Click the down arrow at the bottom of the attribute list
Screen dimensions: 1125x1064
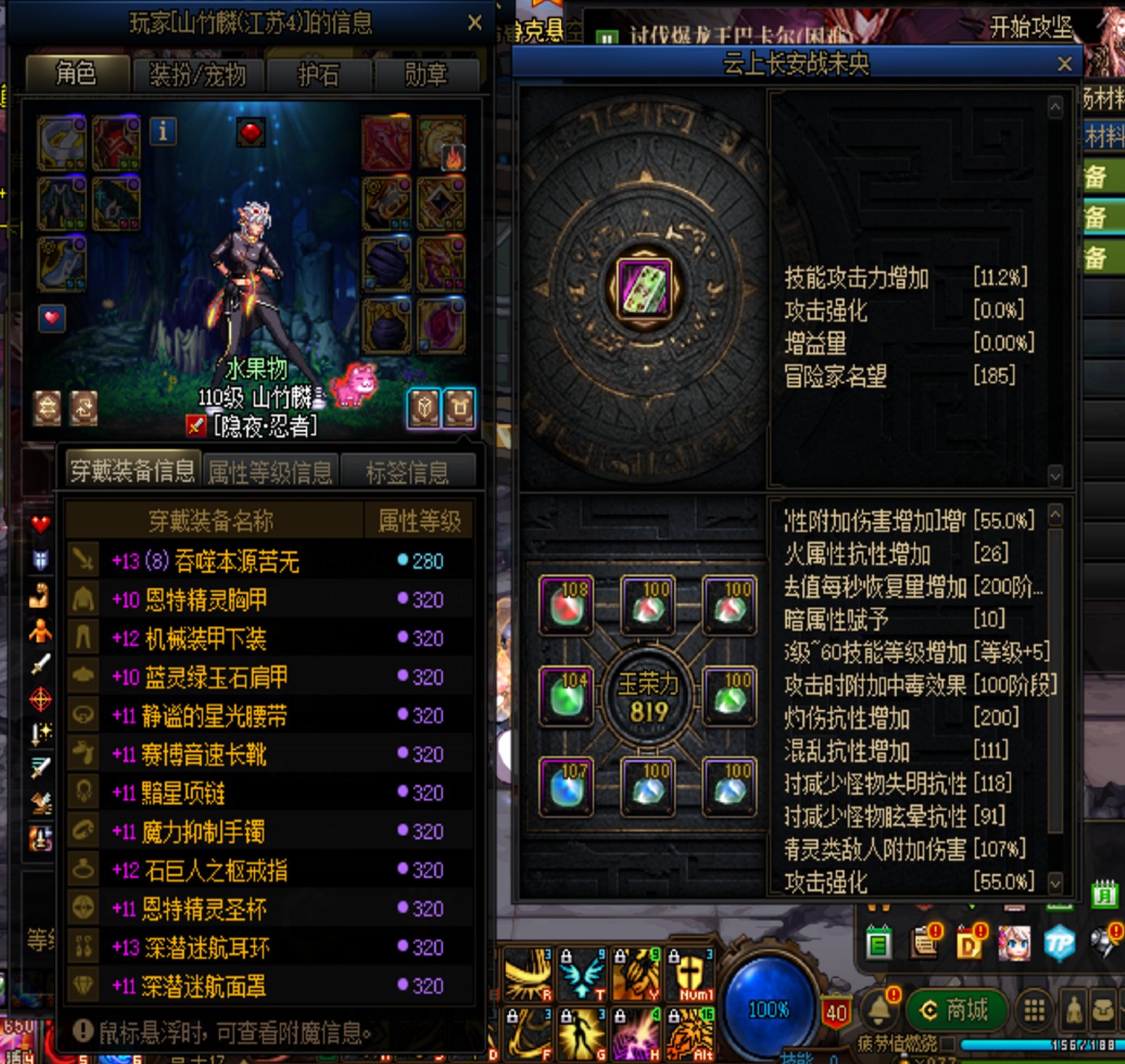pos(1054,883)
